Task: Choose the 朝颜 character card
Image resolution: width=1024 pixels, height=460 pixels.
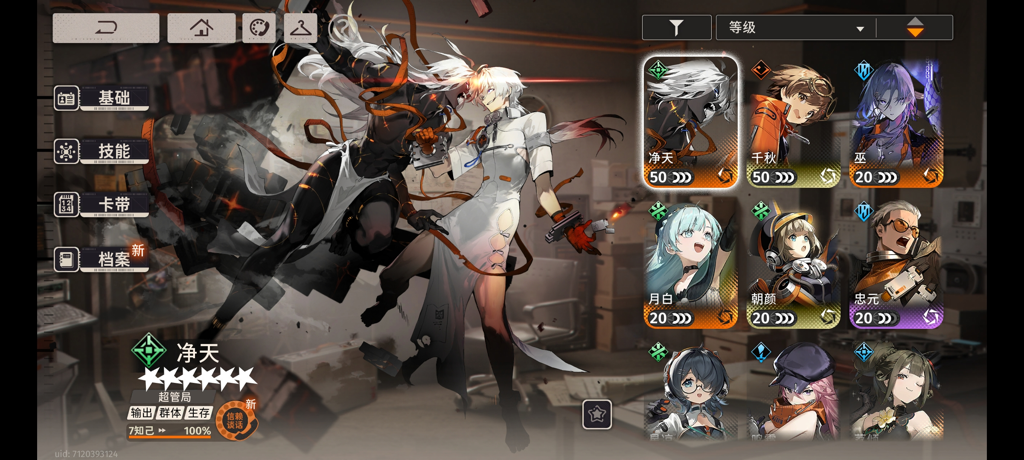Action: [794, 264]
